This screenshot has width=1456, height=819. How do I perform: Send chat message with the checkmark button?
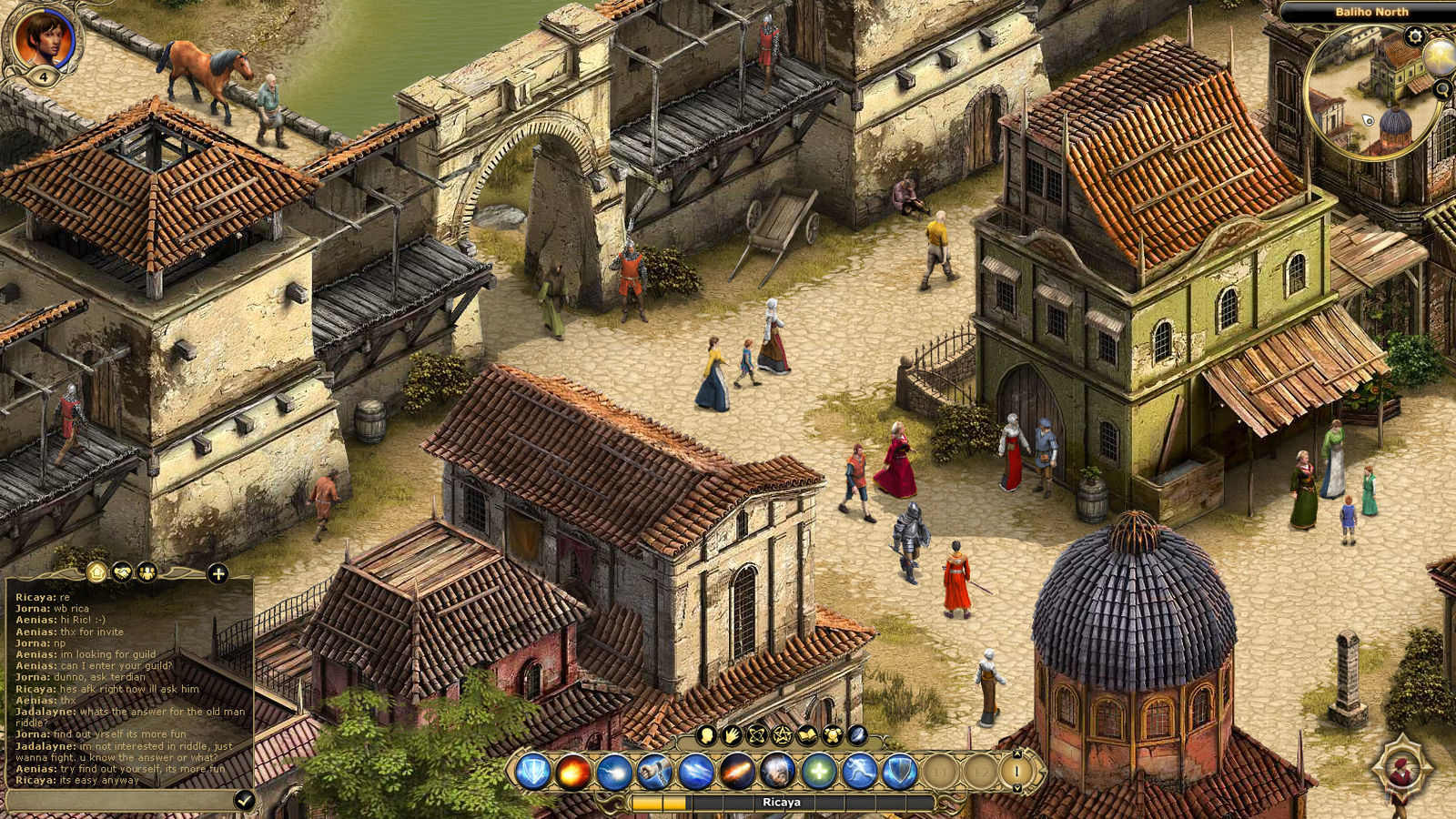[x=244, y=800]
